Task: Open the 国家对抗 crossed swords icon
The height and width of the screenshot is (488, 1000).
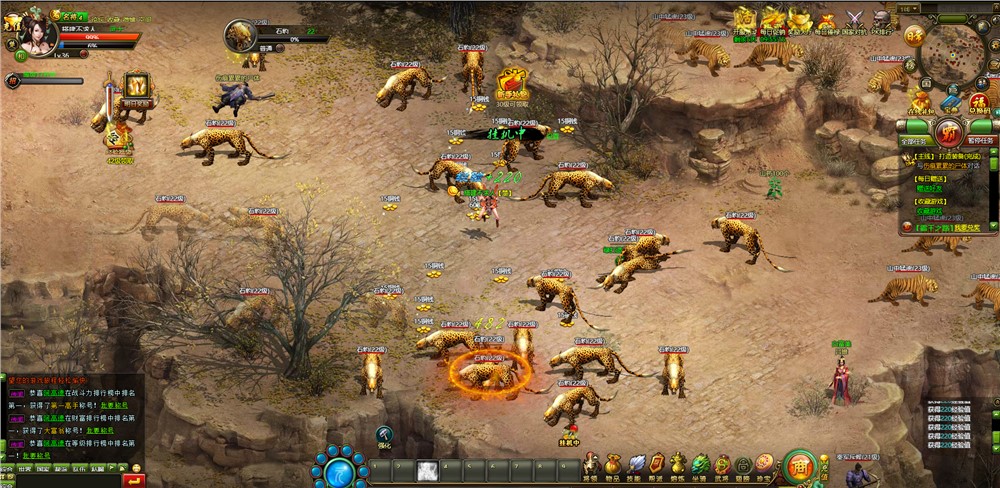Action: tap(854, 19)
